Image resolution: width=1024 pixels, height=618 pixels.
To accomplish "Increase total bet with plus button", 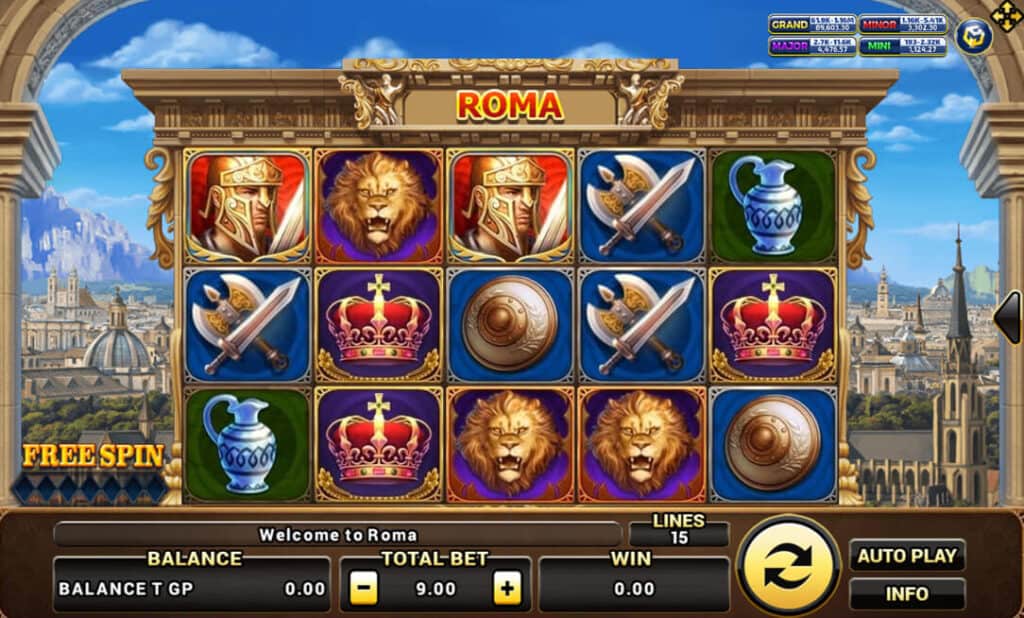I will coord(508,589).
